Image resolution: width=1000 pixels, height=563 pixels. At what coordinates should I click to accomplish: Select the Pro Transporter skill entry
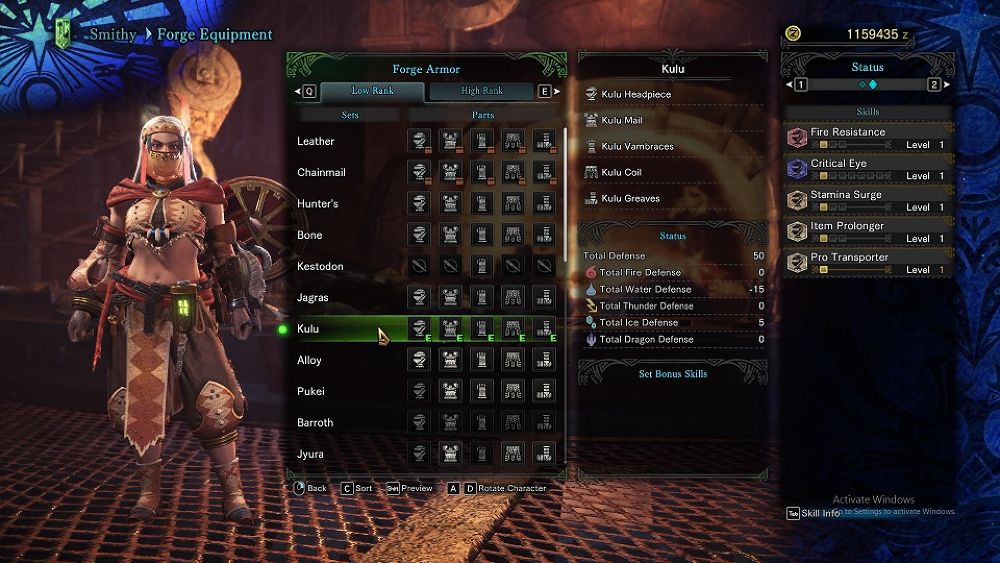coord(868,263)
